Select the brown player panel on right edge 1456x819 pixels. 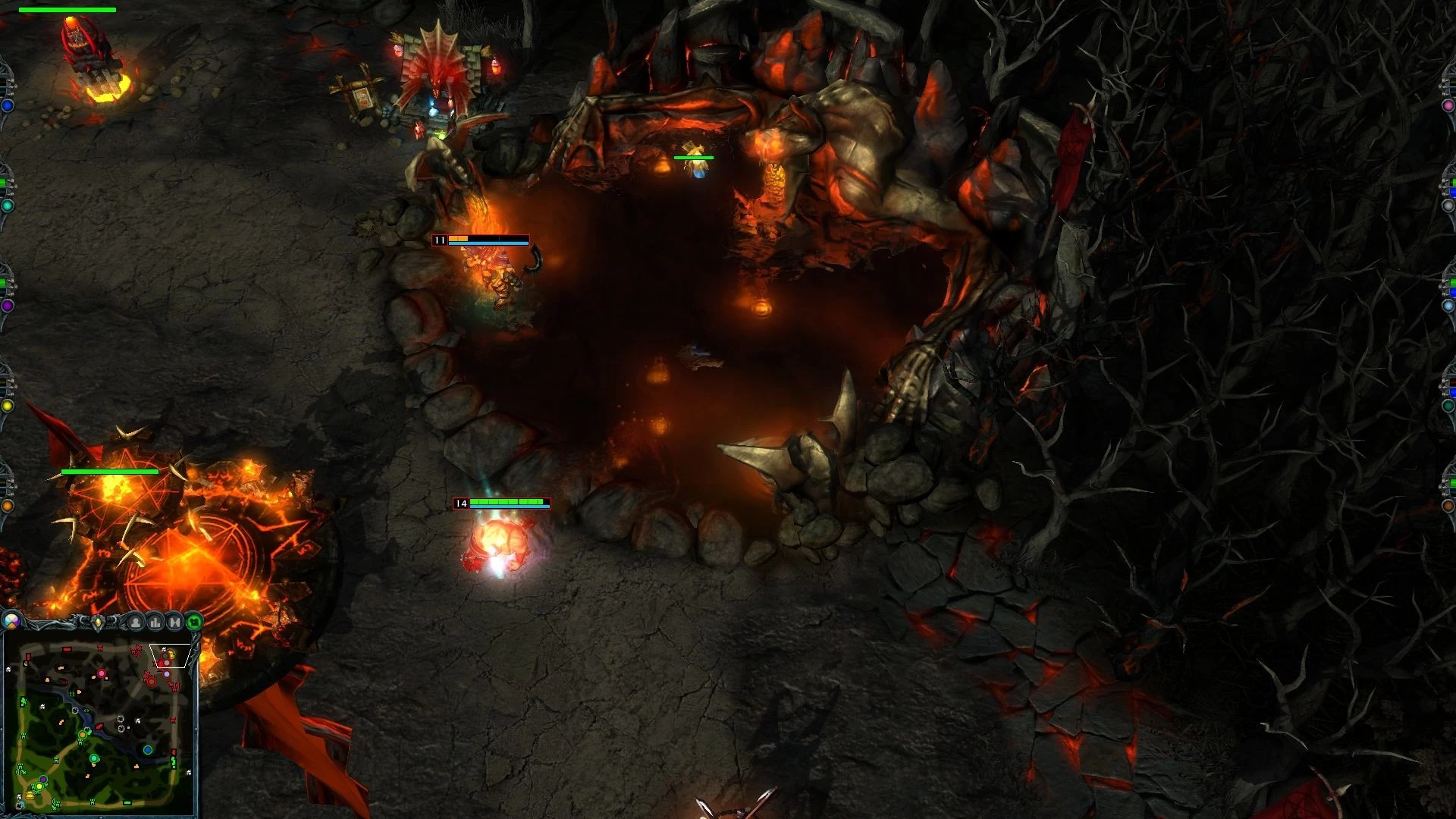(1450, 505)
